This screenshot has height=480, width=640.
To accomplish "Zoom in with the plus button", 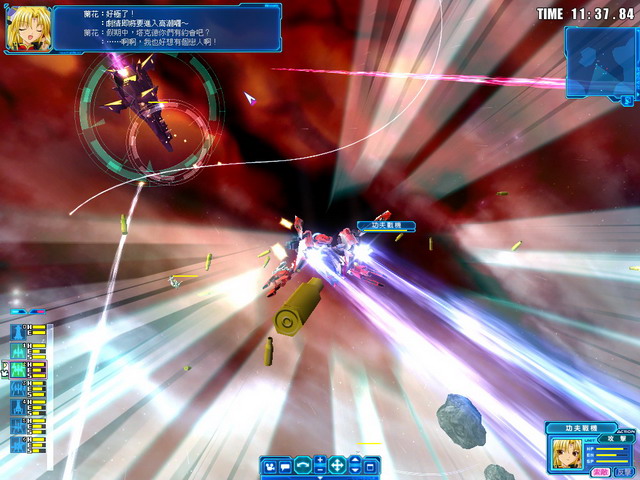I will click(319, 460).
